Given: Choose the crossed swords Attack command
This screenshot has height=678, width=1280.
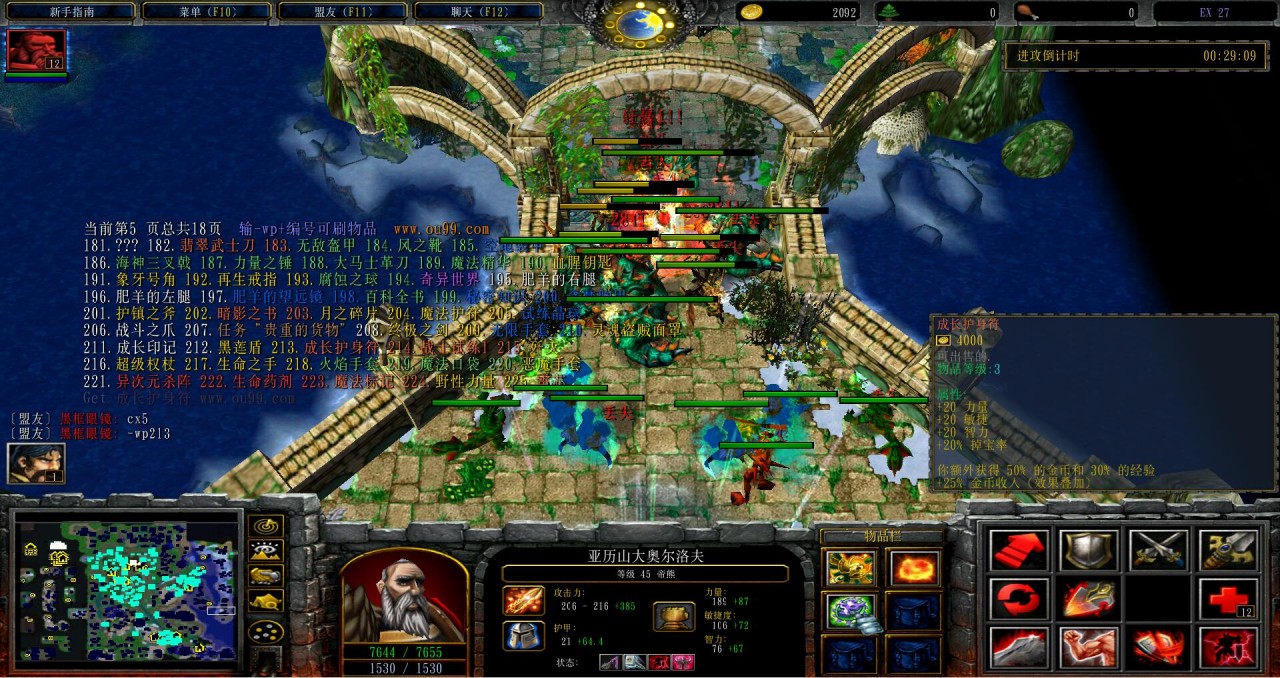Looking at the screenshot, I should (x=1158, y=551).
